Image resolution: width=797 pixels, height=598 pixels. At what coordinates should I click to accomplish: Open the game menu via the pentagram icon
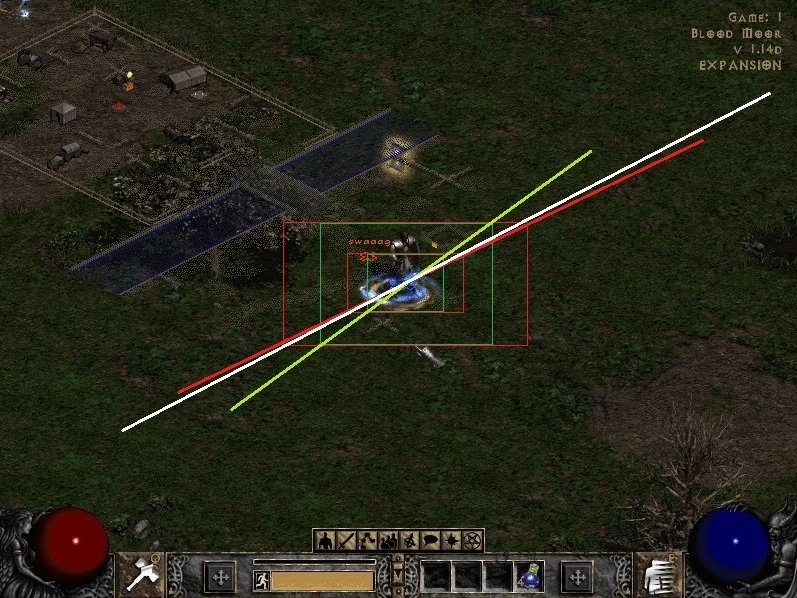click(472, 541)
